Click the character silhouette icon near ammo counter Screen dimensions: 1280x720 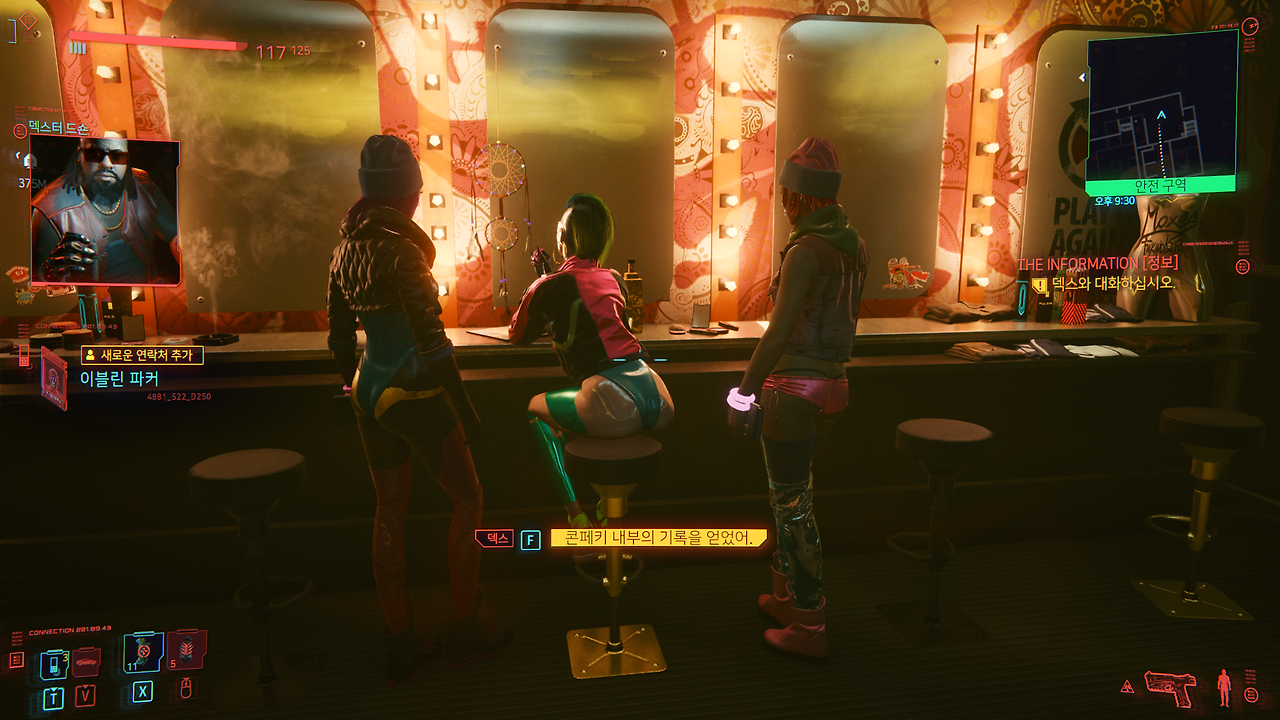[x=1224, y=688]
